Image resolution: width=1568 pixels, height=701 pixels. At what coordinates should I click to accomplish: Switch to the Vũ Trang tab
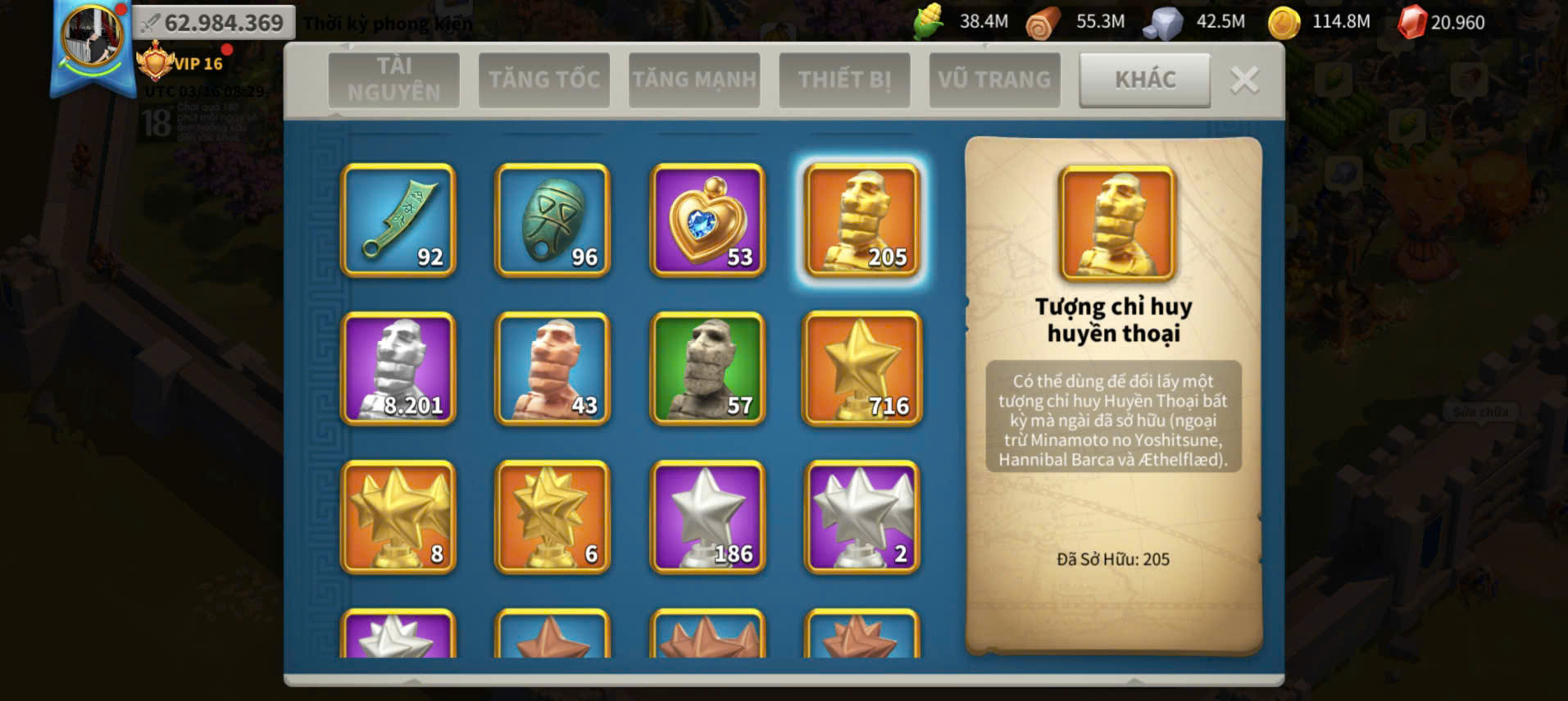tap(994, 80)
